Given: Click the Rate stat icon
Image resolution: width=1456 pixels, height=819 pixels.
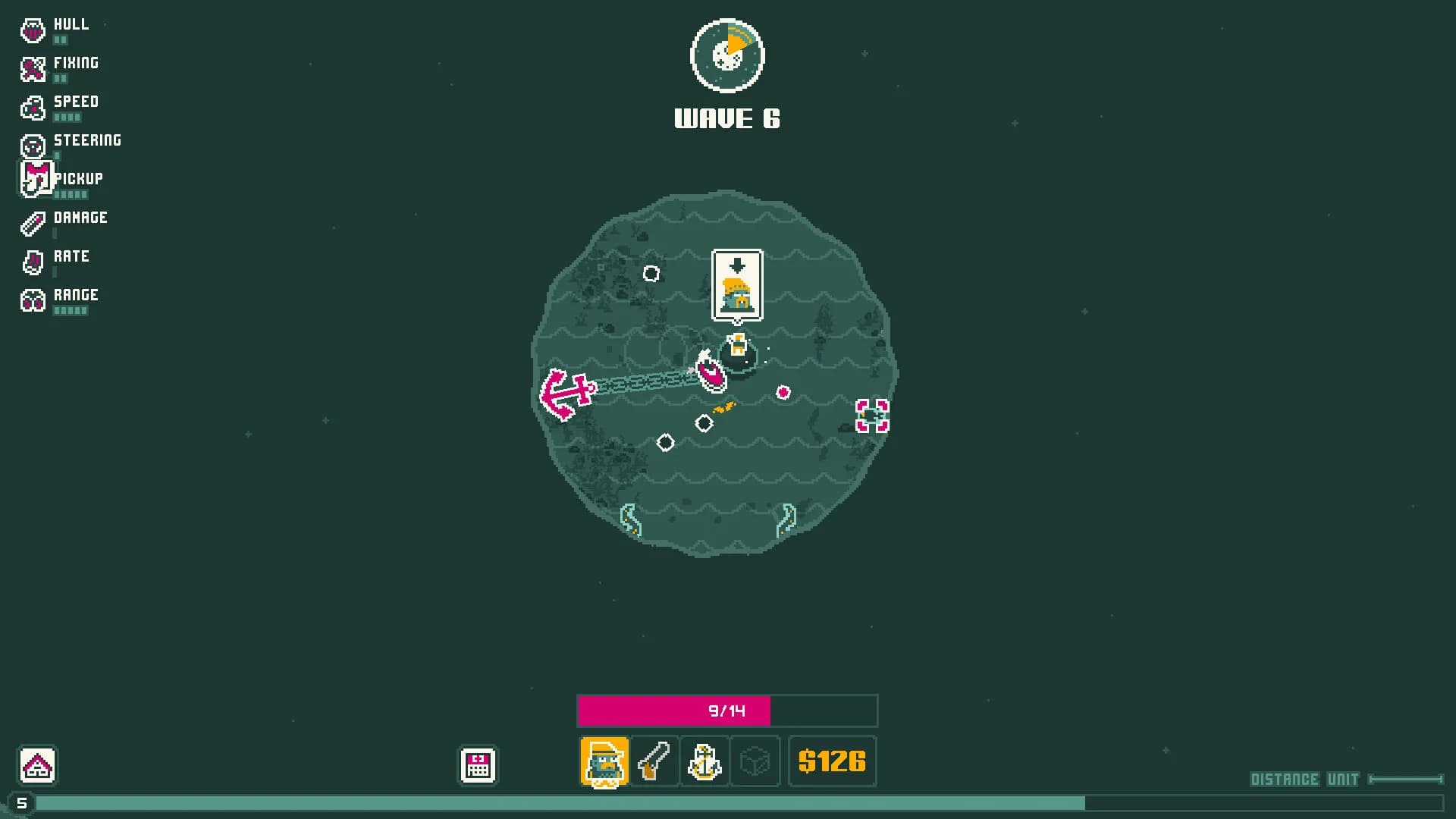Looking at the screenshot, I should pyautogui.click(x=32, y=260).
